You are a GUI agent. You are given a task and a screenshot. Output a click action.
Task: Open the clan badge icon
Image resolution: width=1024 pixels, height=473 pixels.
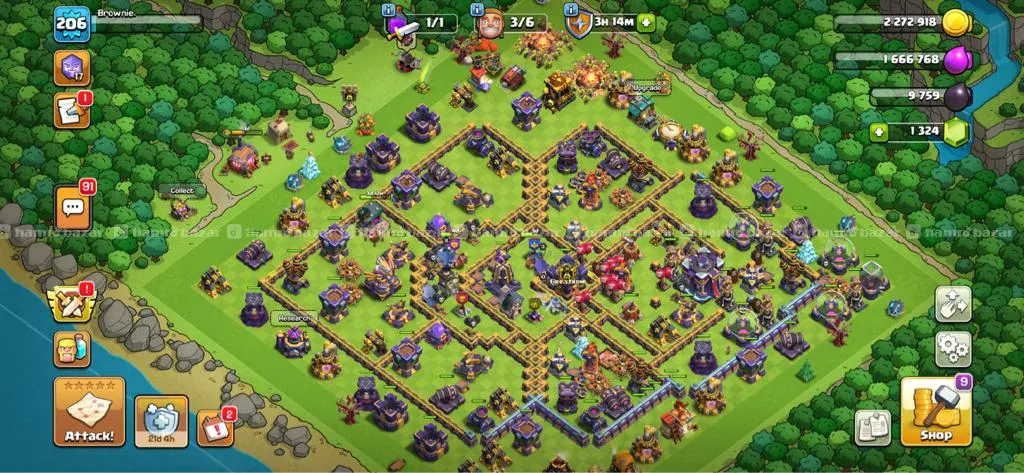tap(72, 68)
